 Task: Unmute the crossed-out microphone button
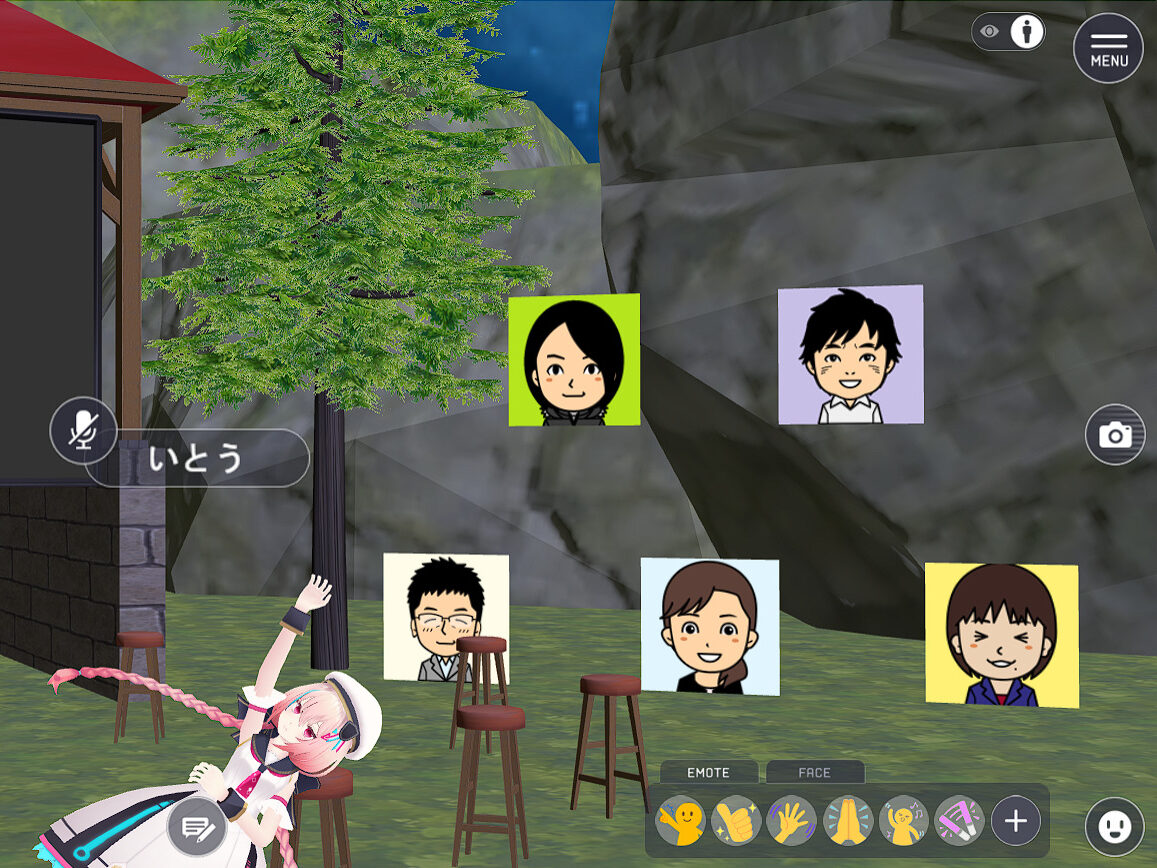pos(84,431)
